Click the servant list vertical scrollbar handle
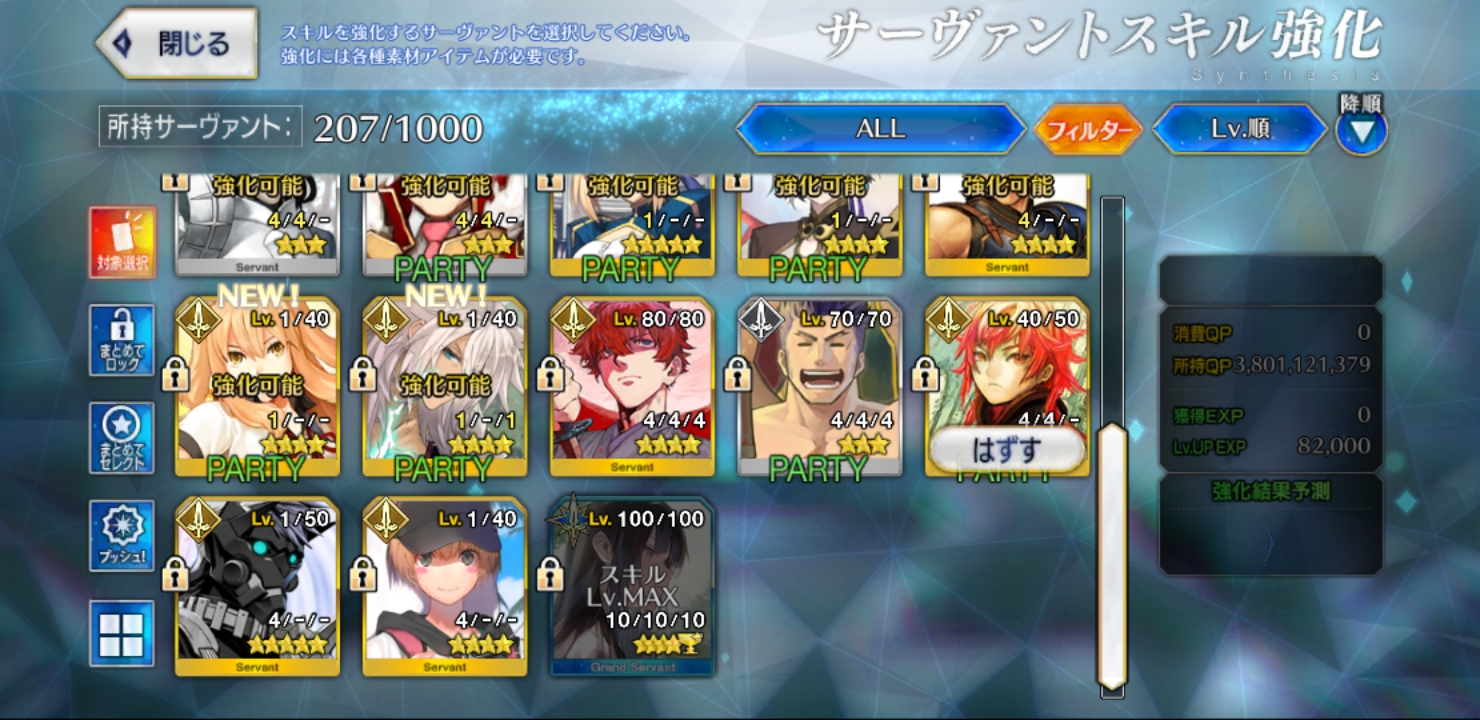This screenshot has width=1480, height=720. click(x=1112, y=555)
